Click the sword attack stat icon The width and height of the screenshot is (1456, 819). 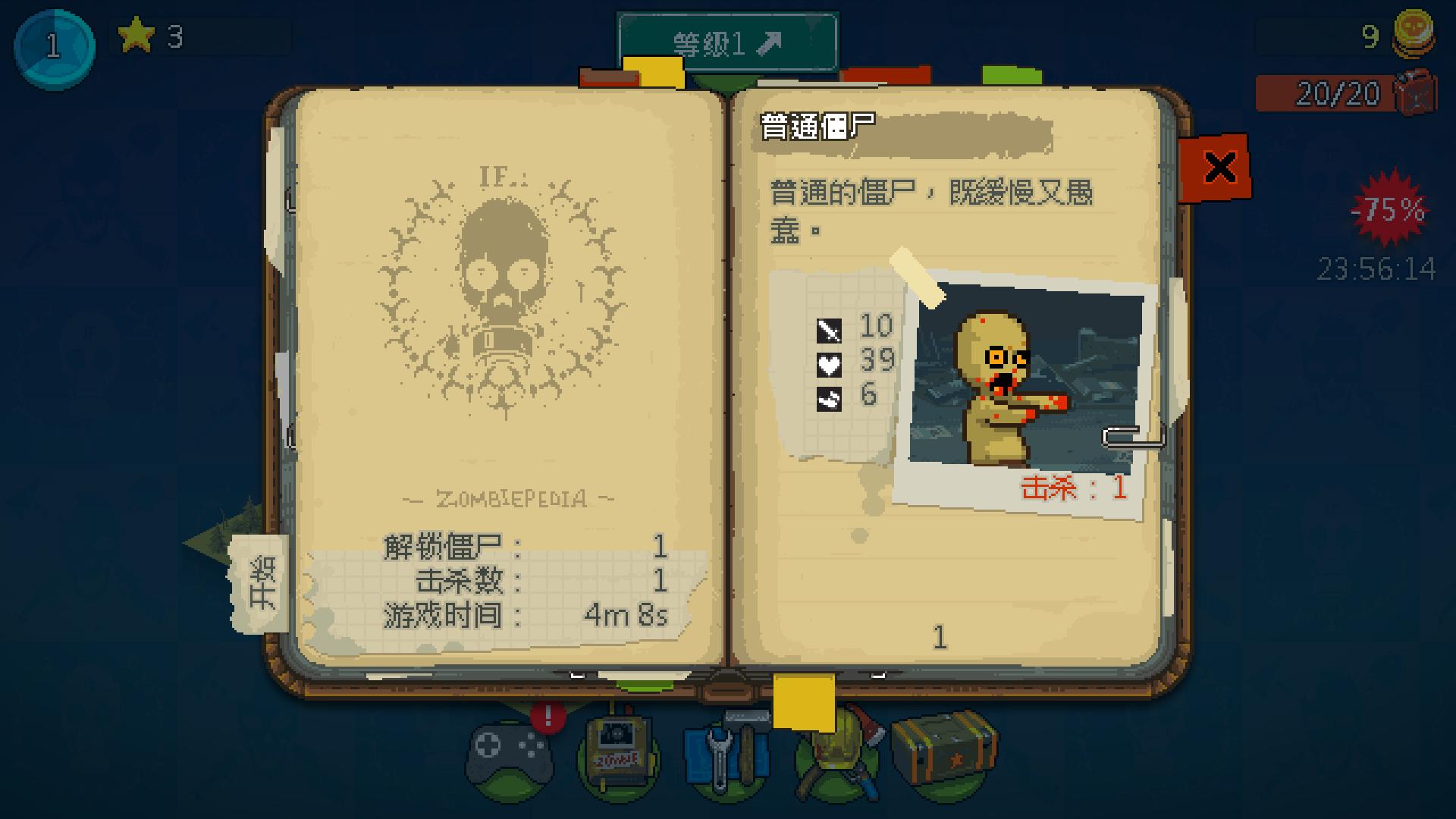830,330
